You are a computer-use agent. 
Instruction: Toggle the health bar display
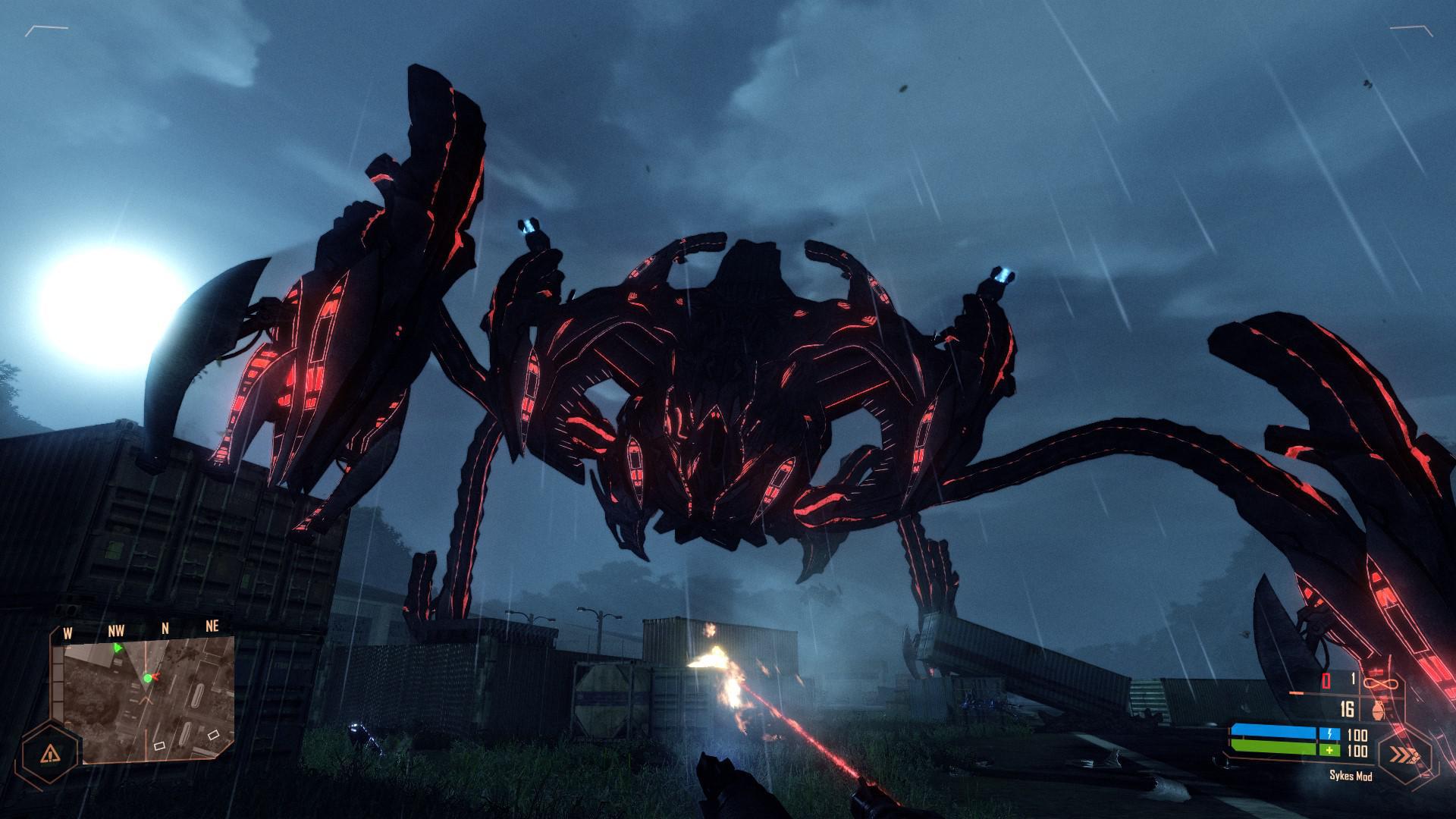1273,748
